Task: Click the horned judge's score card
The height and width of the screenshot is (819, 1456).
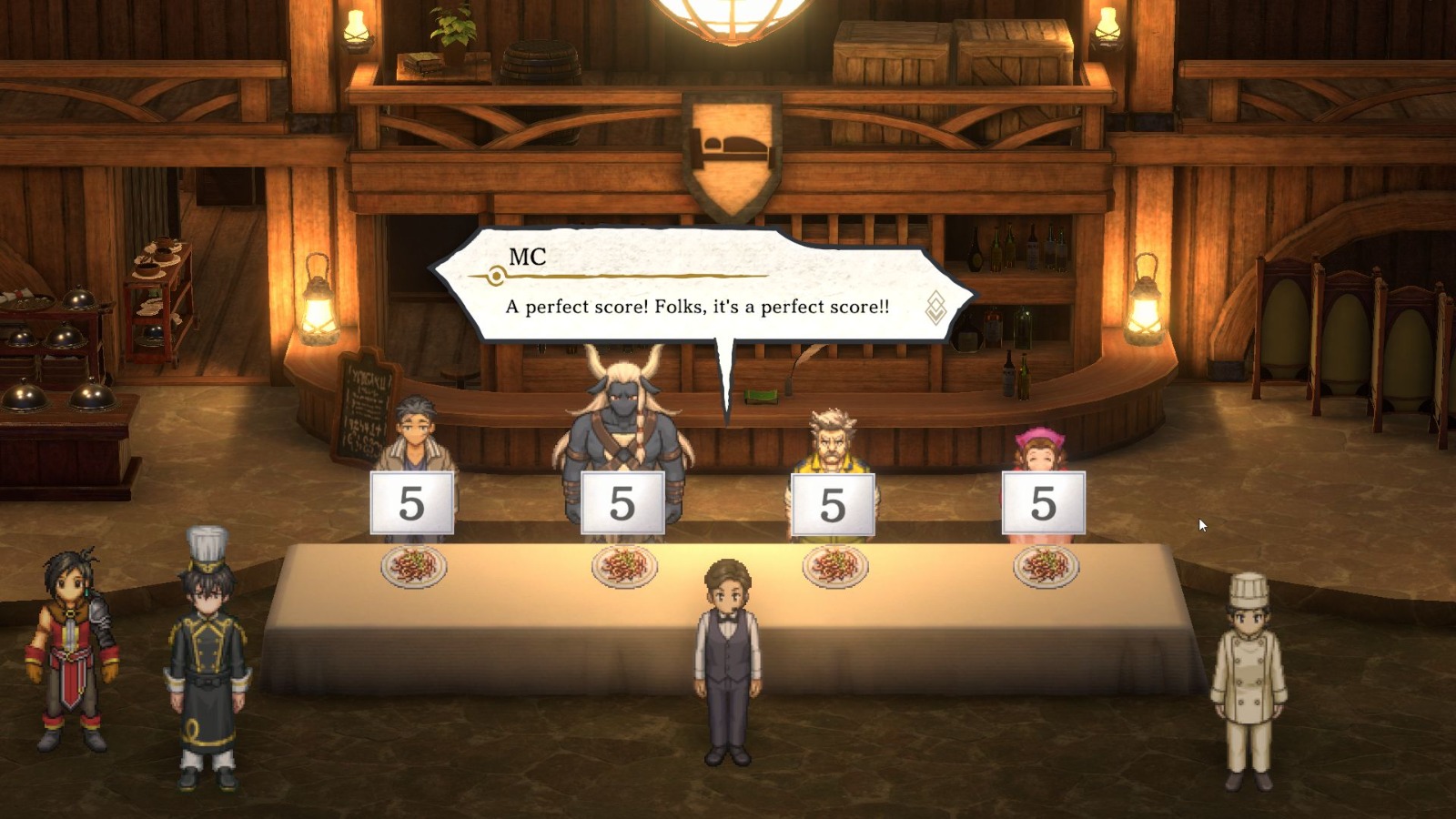Action: coord(623,500)
